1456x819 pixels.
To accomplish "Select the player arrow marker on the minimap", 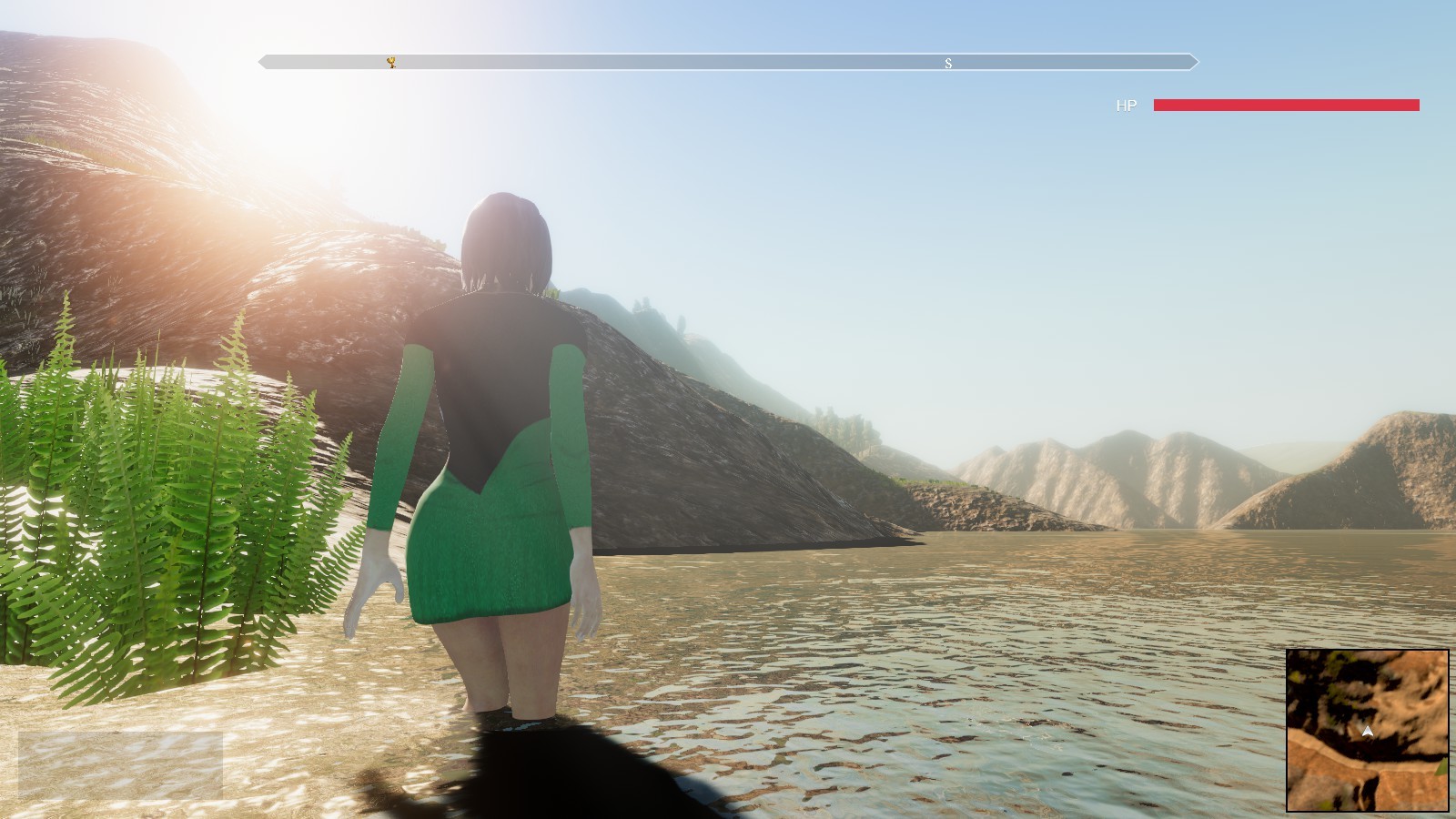I will [1370, 729].
